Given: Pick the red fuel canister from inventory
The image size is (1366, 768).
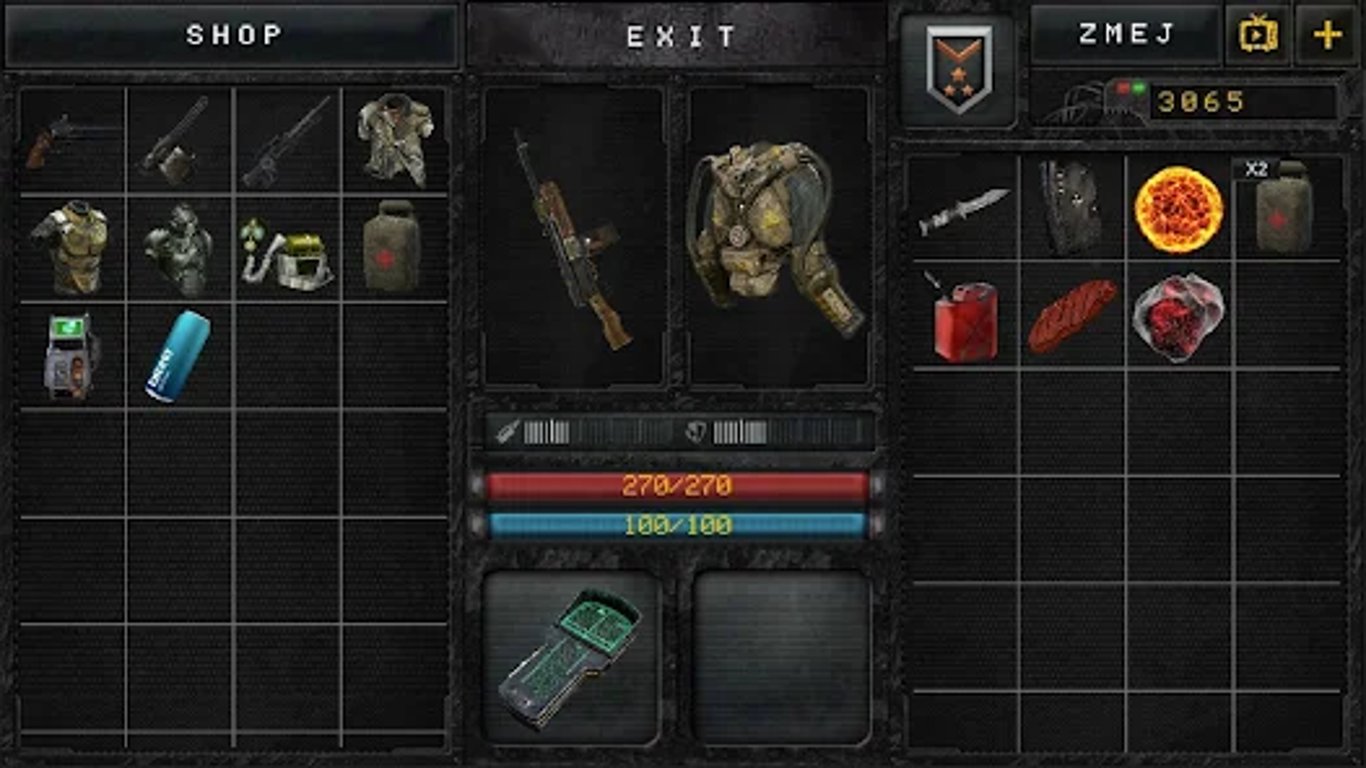Looking at the screenshot, I should (x=964, y=320).
